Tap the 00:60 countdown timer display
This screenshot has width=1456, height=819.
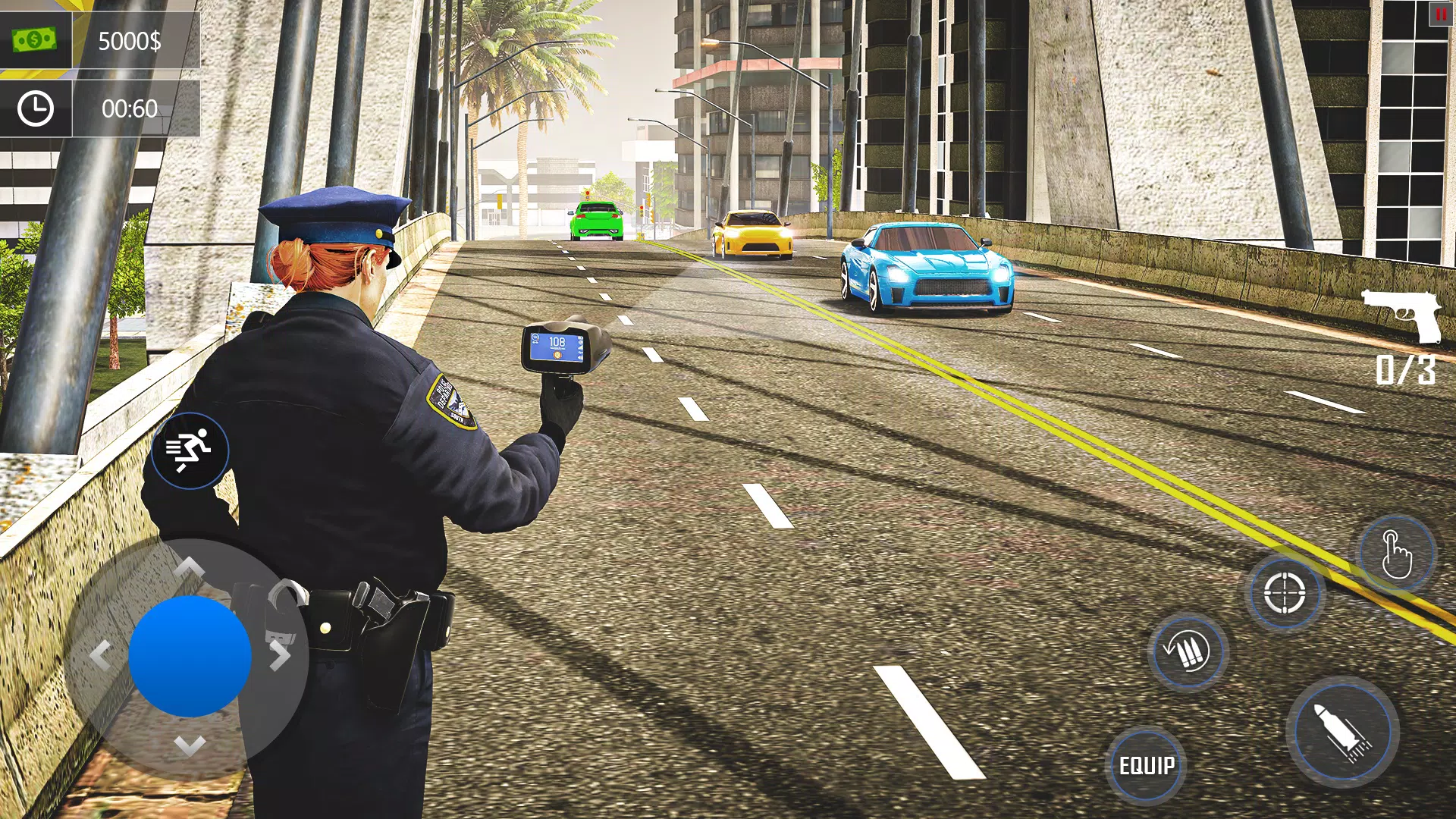click(x=130, y=108)
